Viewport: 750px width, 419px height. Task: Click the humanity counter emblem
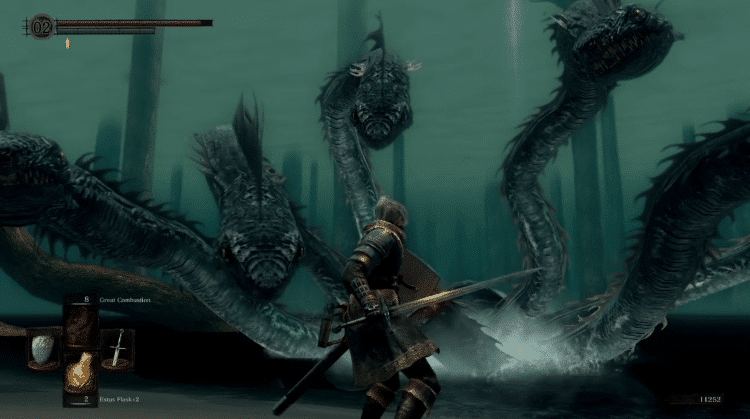click(x=41, y=25)
